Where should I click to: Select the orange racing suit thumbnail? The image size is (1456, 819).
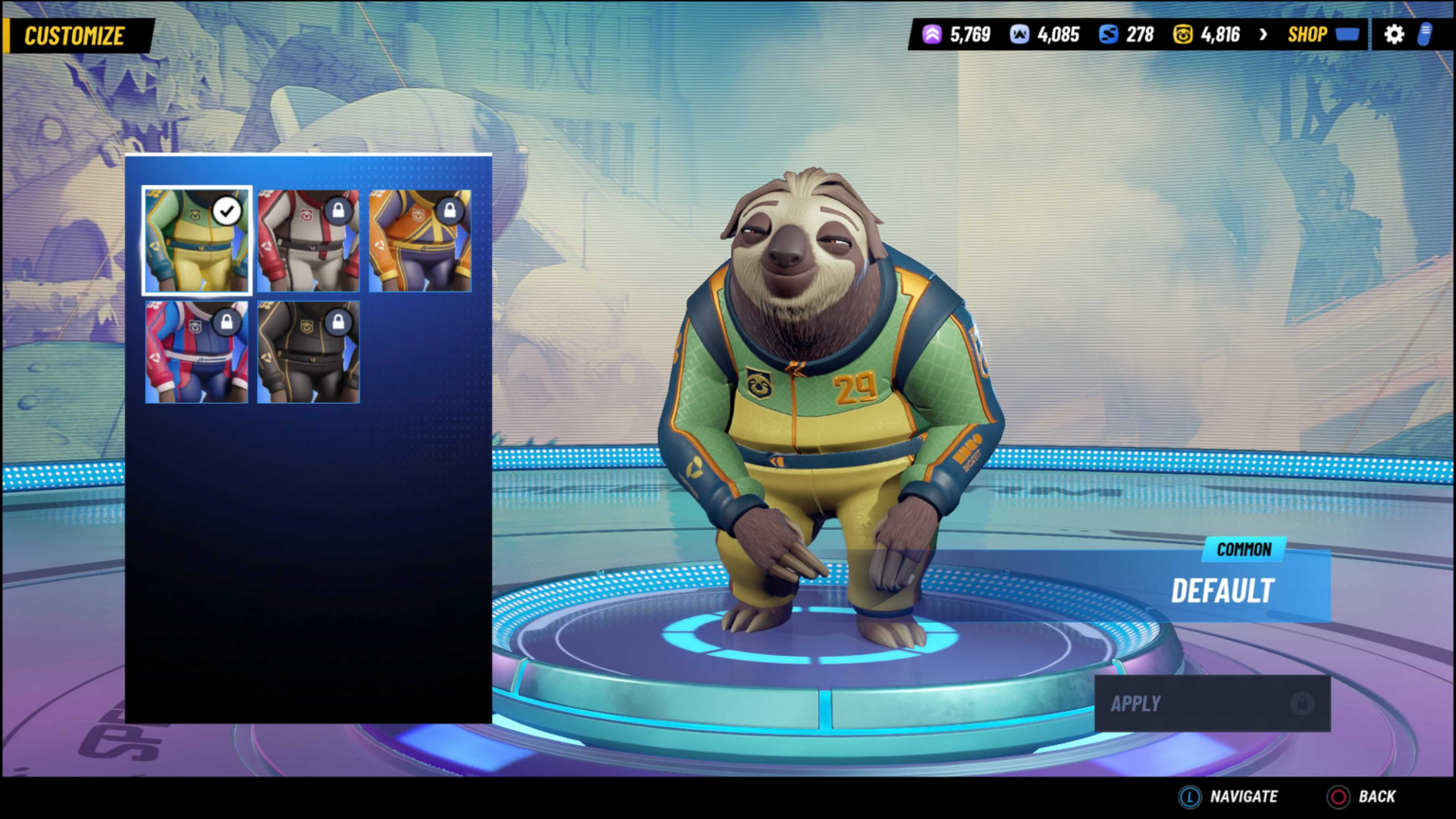[x=420, y=241]
